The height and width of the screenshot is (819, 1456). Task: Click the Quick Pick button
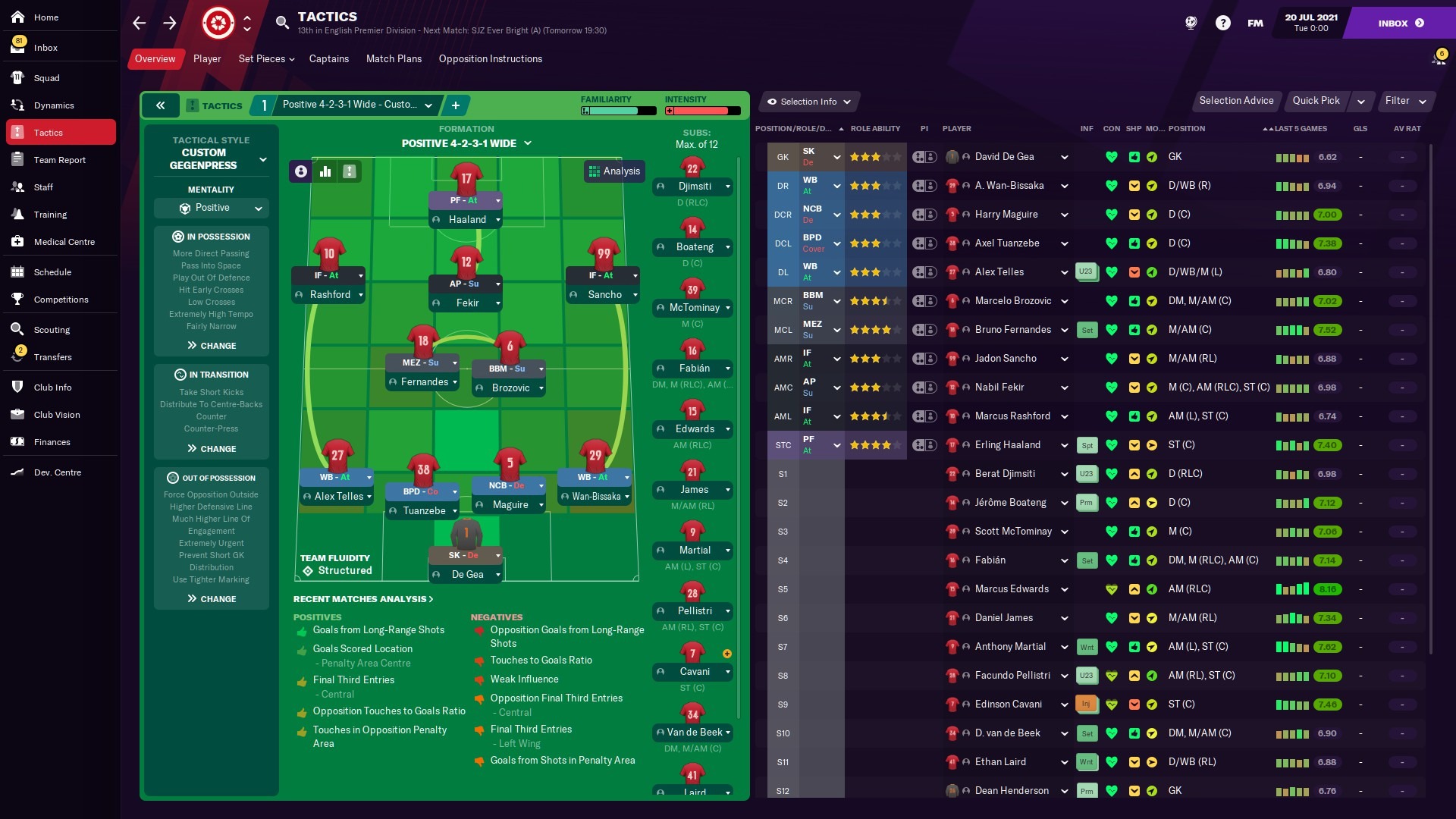click(1316, 100)
